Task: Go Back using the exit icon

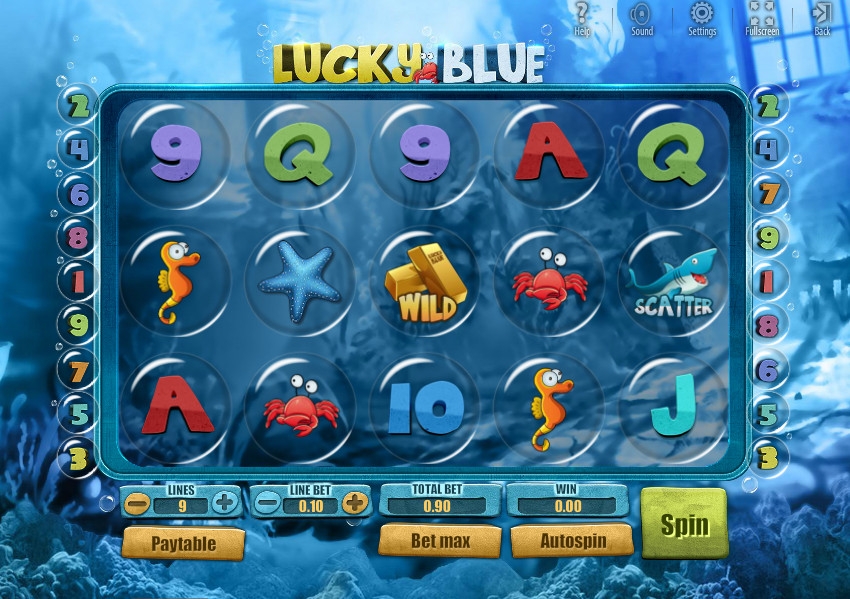Action: (822, 17)
